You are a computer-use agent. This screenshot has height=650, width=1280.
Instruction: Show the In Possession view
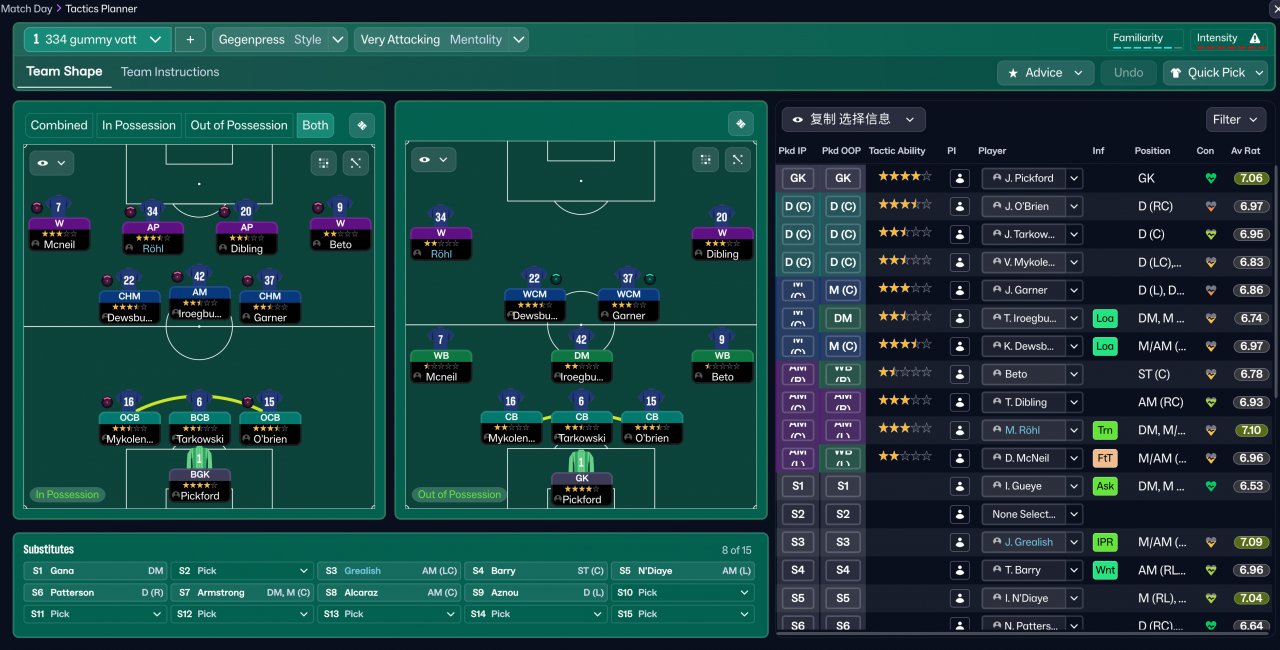coord(139,125)
